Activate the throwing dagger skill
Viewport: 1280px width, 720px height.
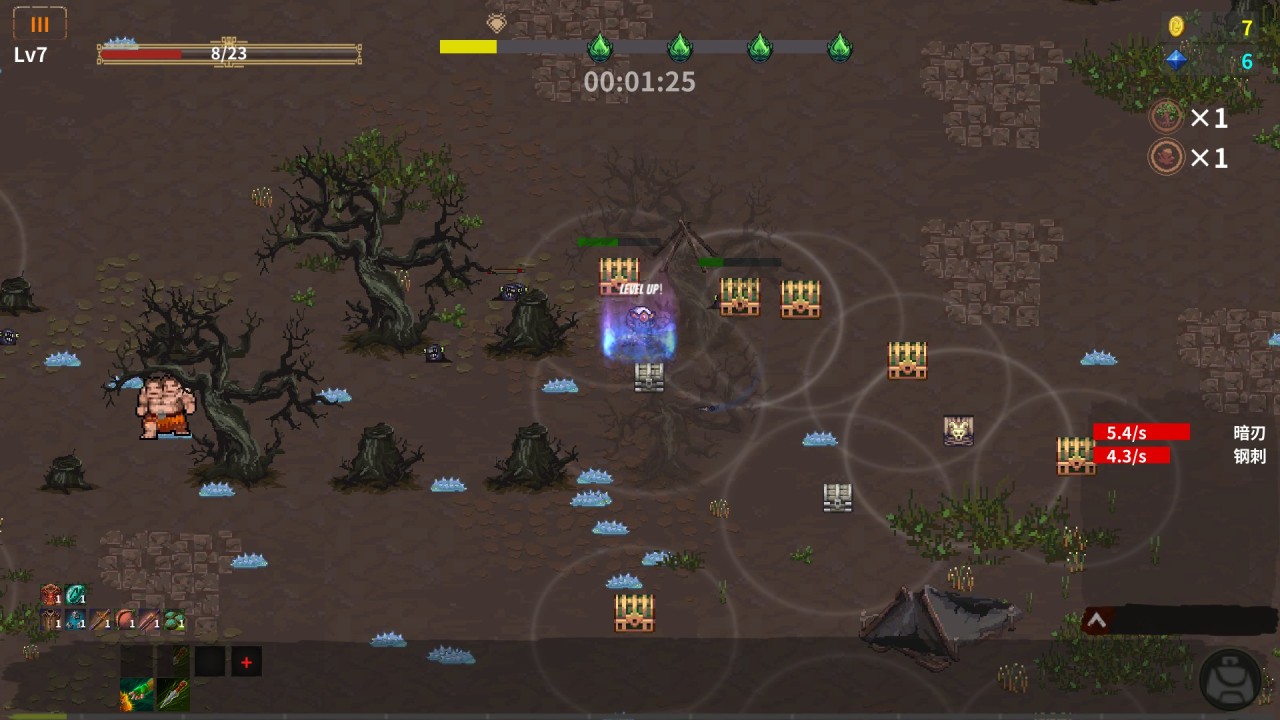173,693
